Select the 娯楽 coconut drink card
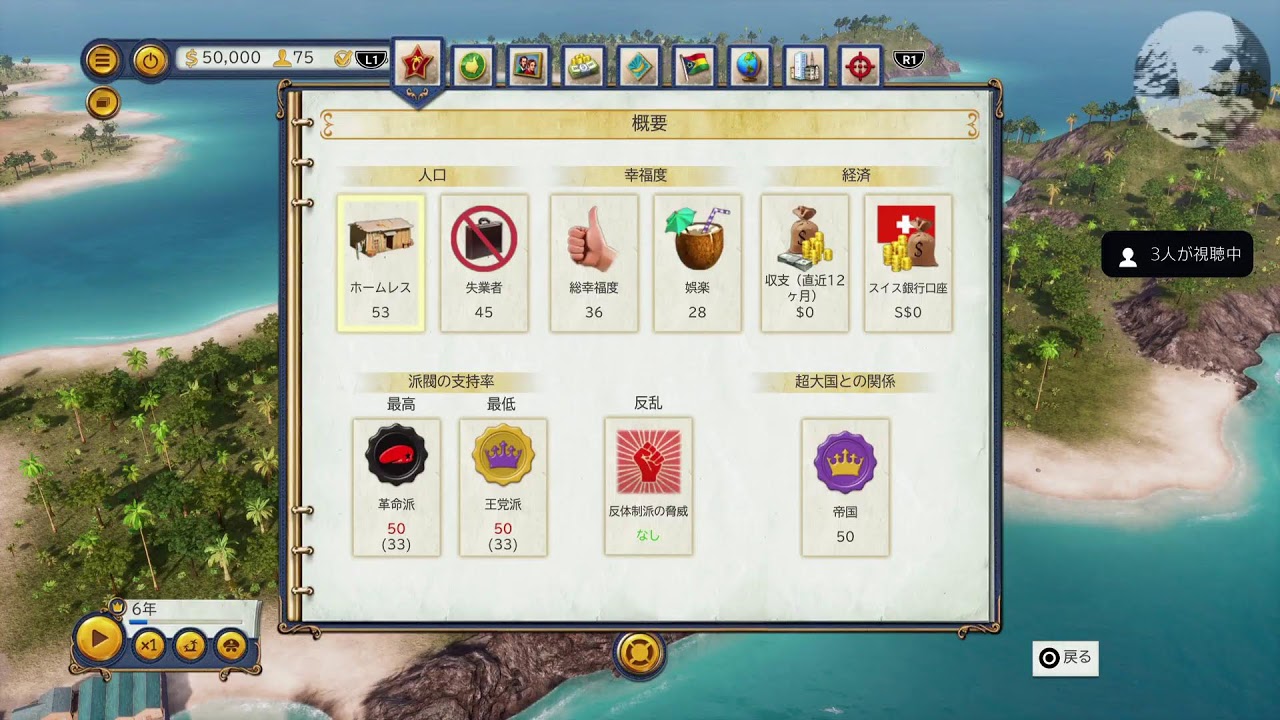The width and height of the screenshot is (1280, 720). click(x=697, y=263)
